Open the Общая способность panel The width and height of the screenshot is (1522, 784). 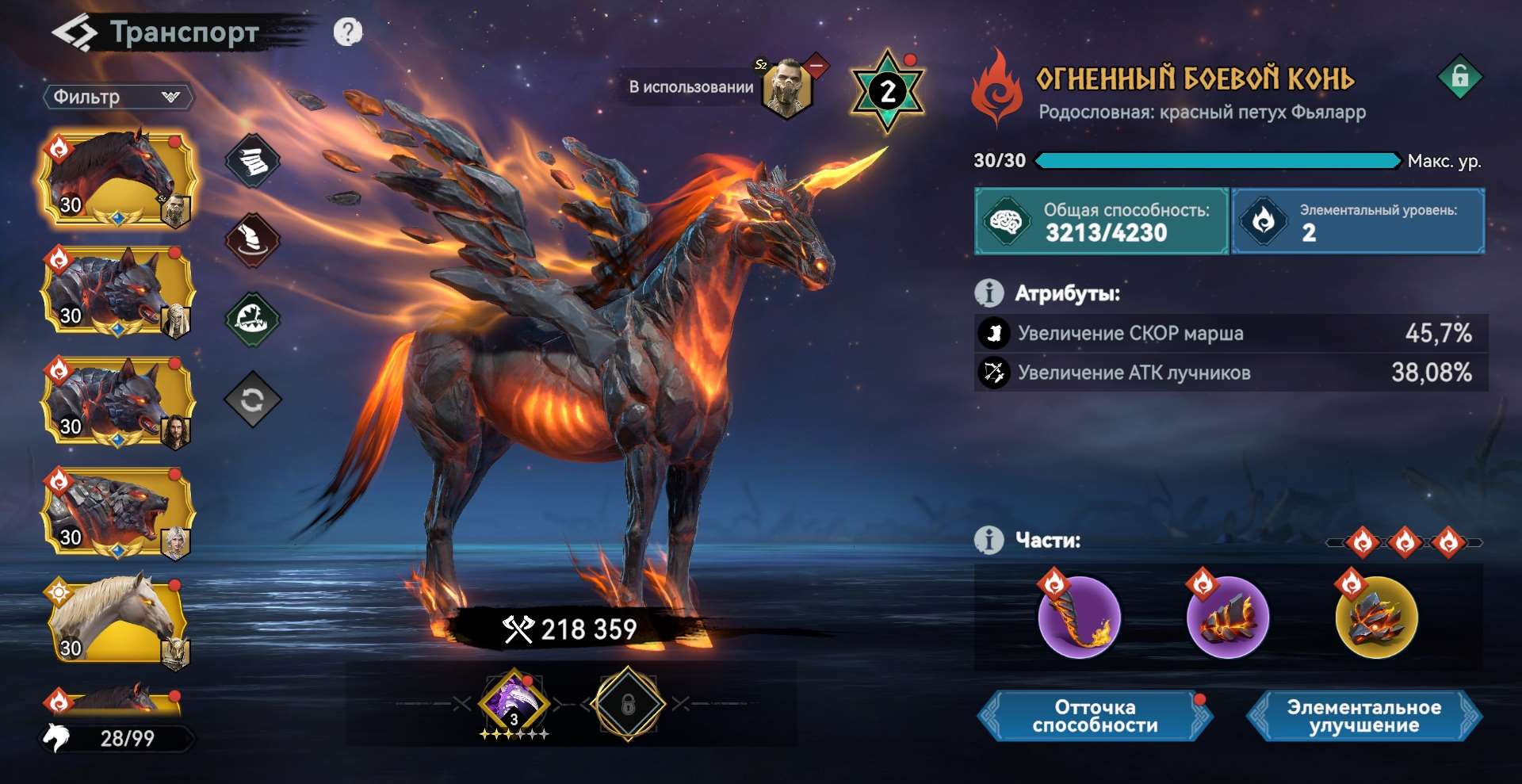point(1101,221)
